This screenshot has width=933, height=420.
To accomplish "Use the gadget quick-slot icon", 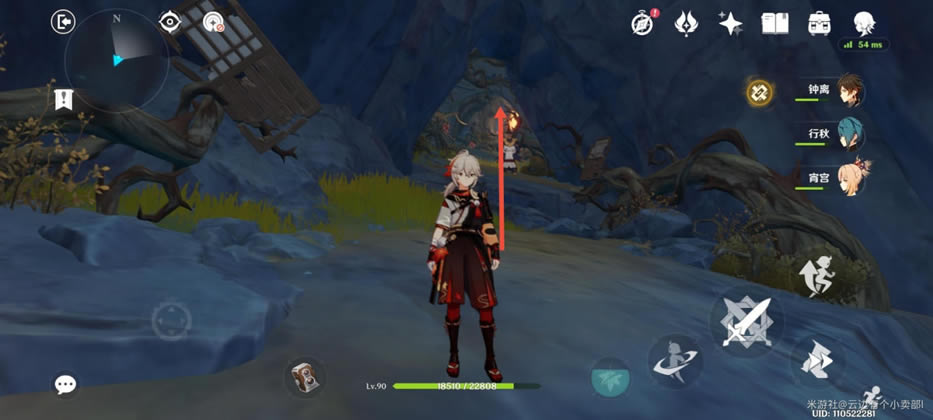I will point(303,377).
